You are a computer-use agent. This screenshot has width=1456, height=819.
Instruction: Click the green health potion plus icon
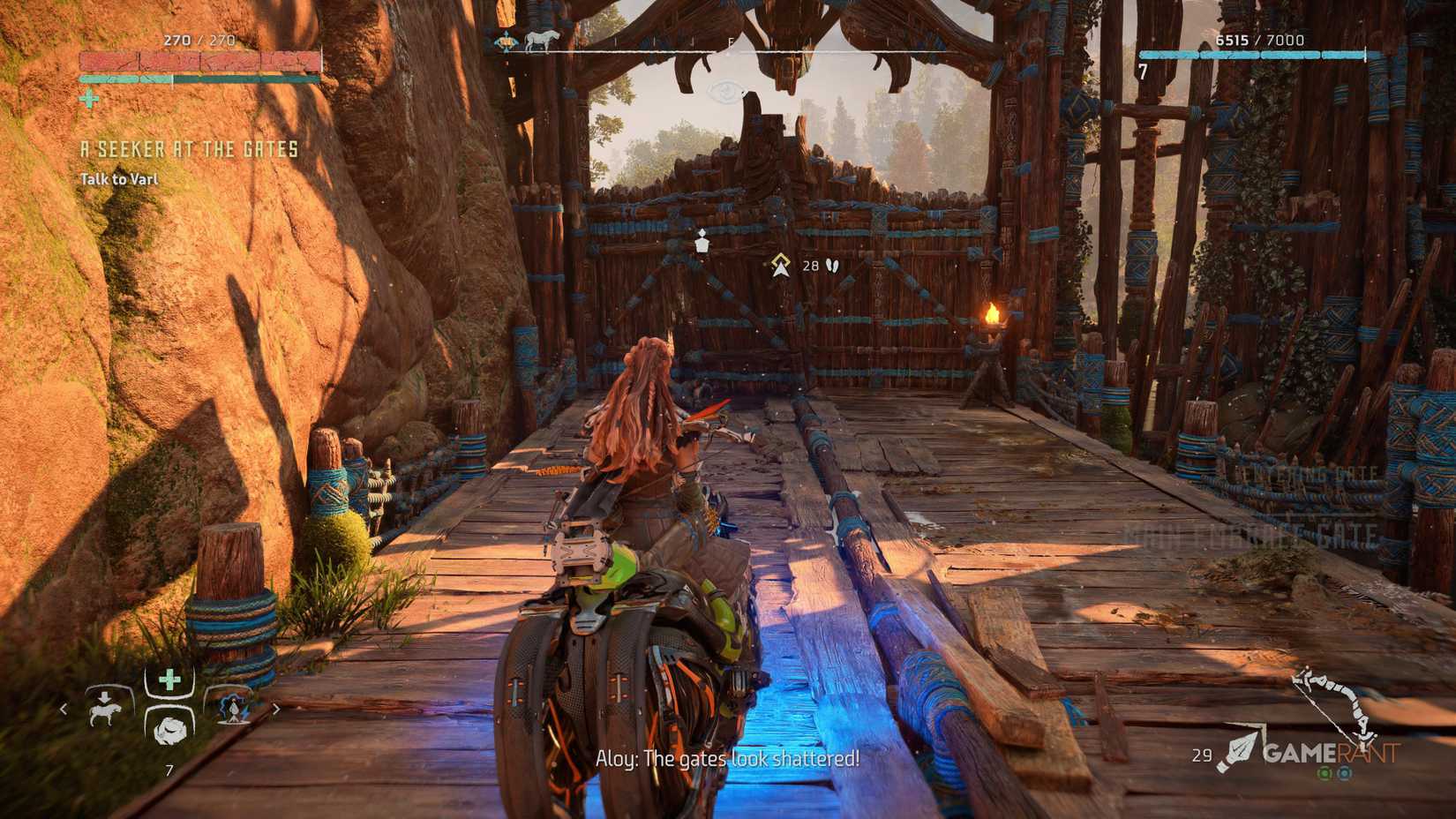click(169, 678)
